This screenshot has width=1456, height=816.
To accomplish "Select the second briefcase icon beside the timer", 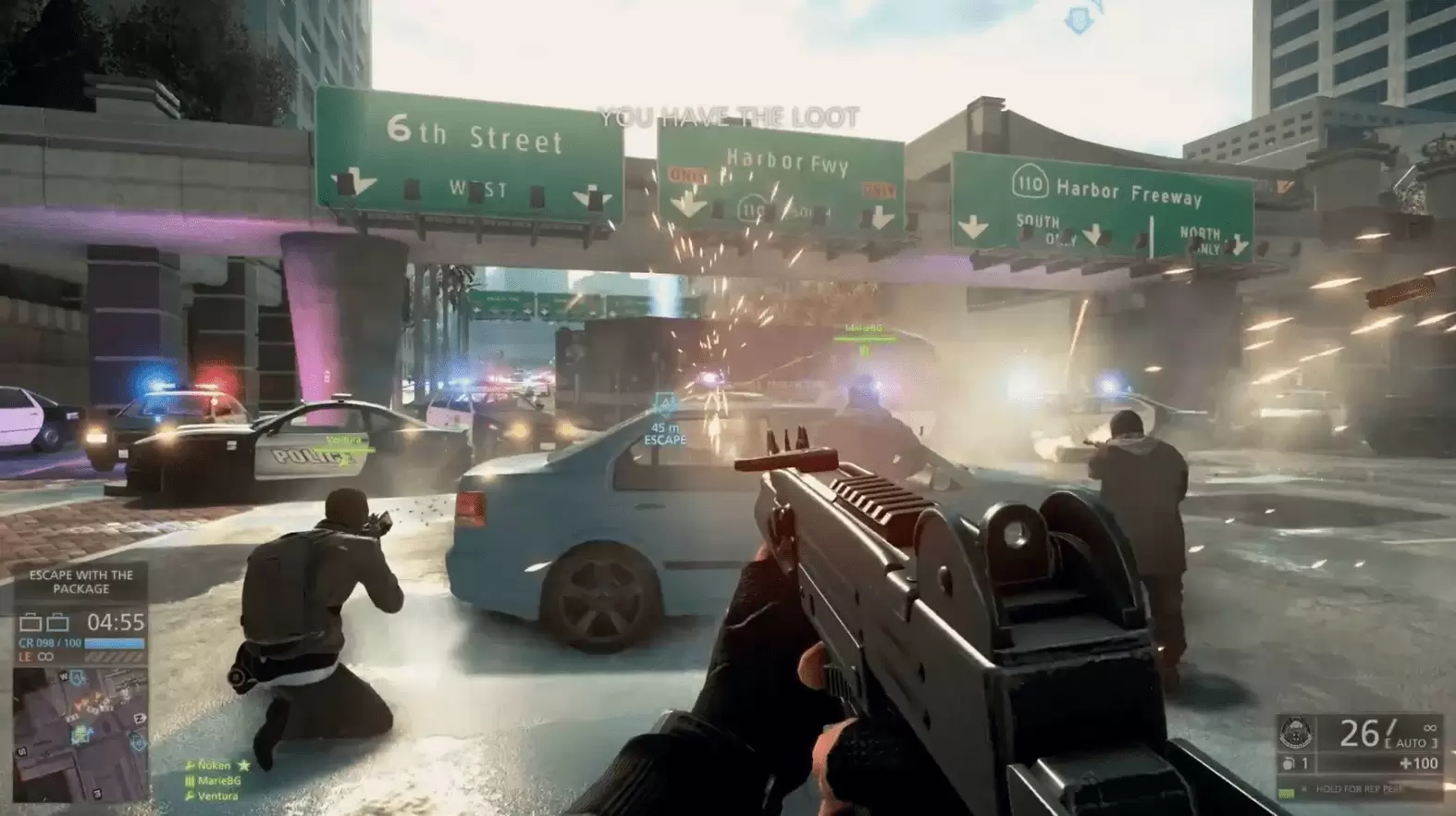I will (59, 622).
